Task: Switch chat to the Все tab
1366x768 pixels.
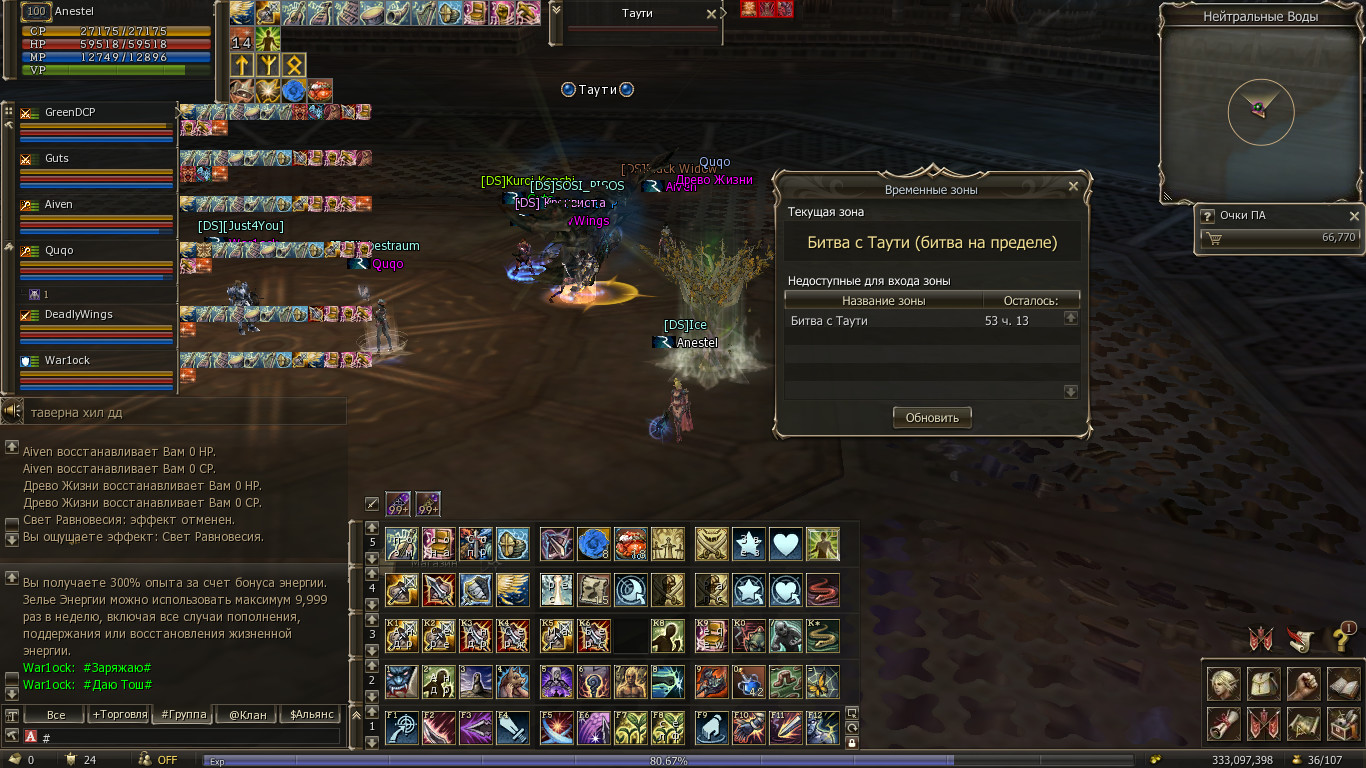Action: pyautogui.click(x=56, y=714)
